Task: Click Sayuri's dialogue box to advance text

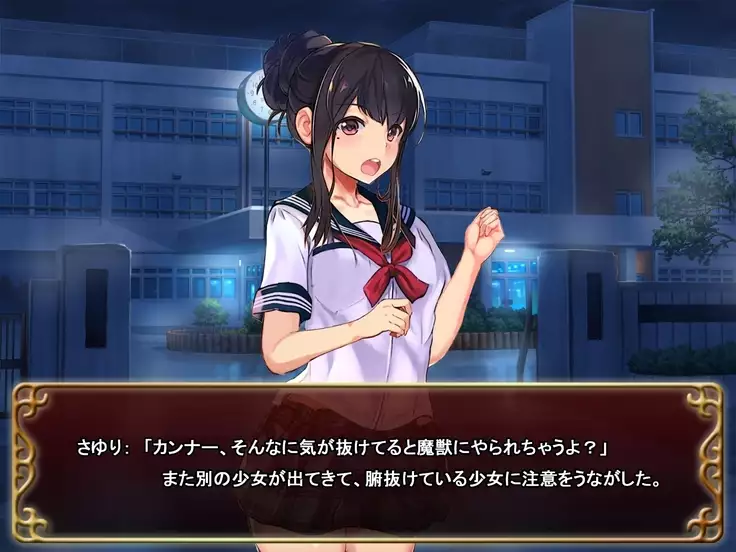Action: 368,462
